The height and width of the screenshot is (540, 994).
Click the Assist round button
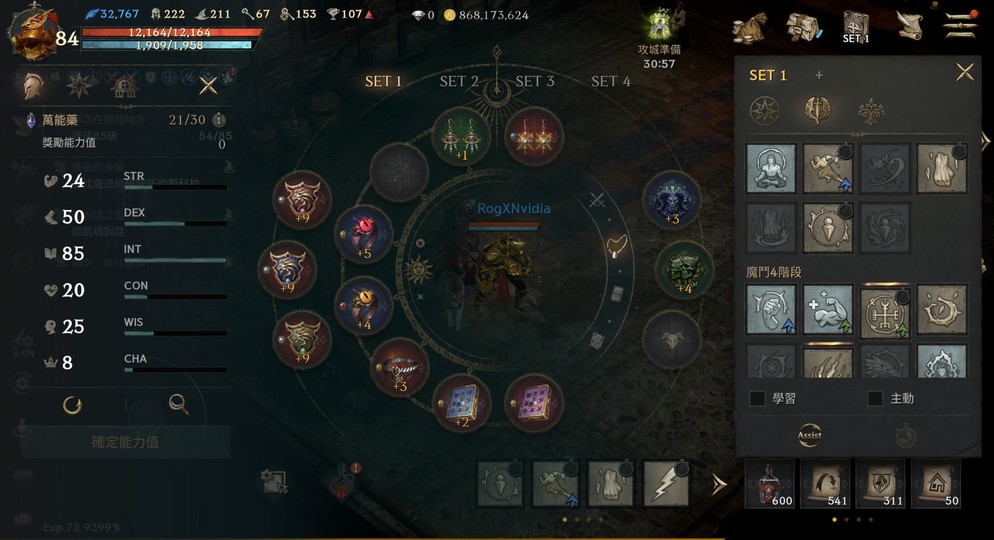[x=810, y=435]
